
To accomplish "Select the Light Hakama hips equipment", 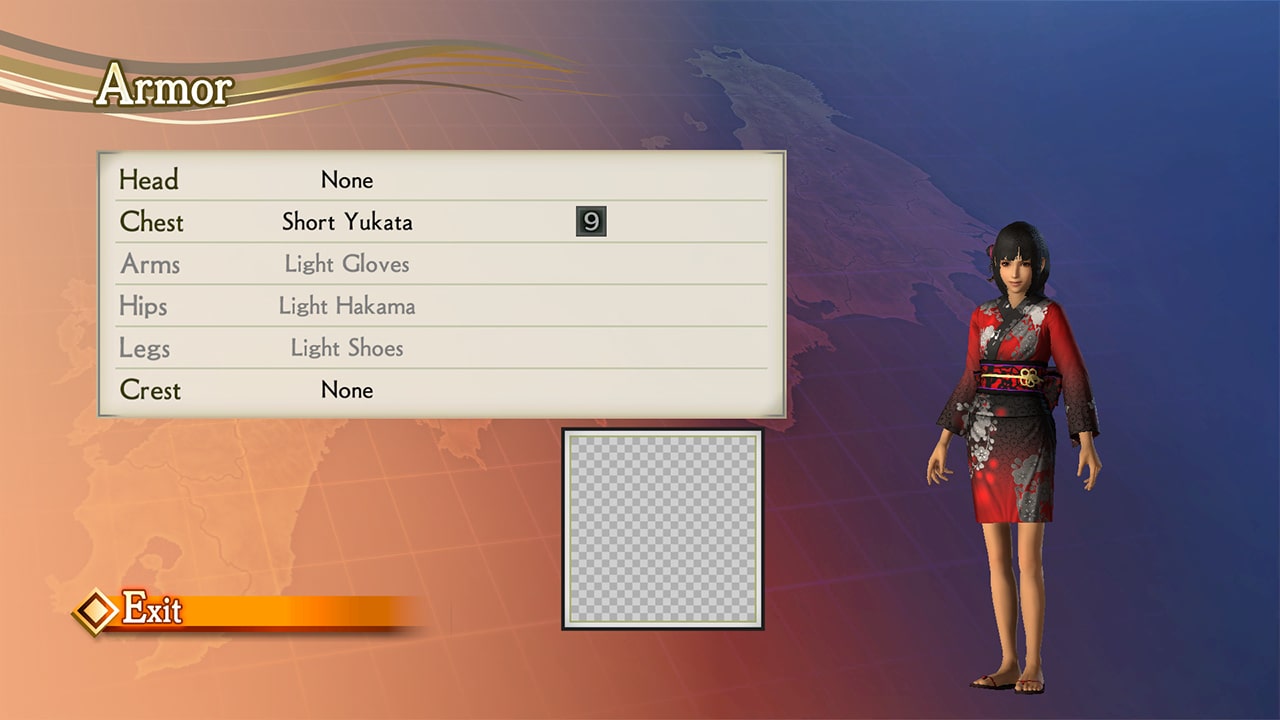I will coord(347,306).
